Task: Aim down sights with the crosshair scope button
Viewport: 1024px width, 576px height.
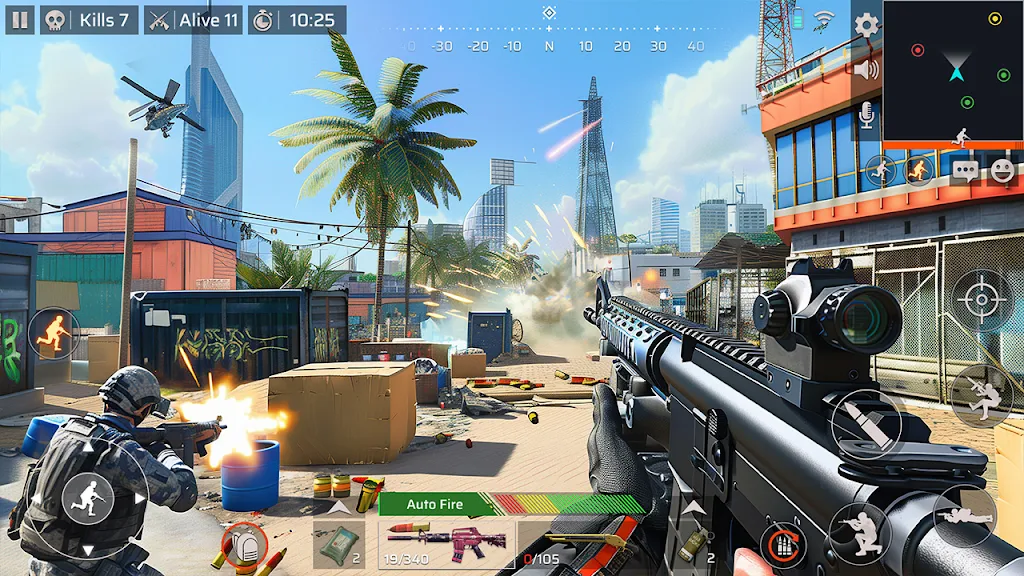Action: [982, 298]
